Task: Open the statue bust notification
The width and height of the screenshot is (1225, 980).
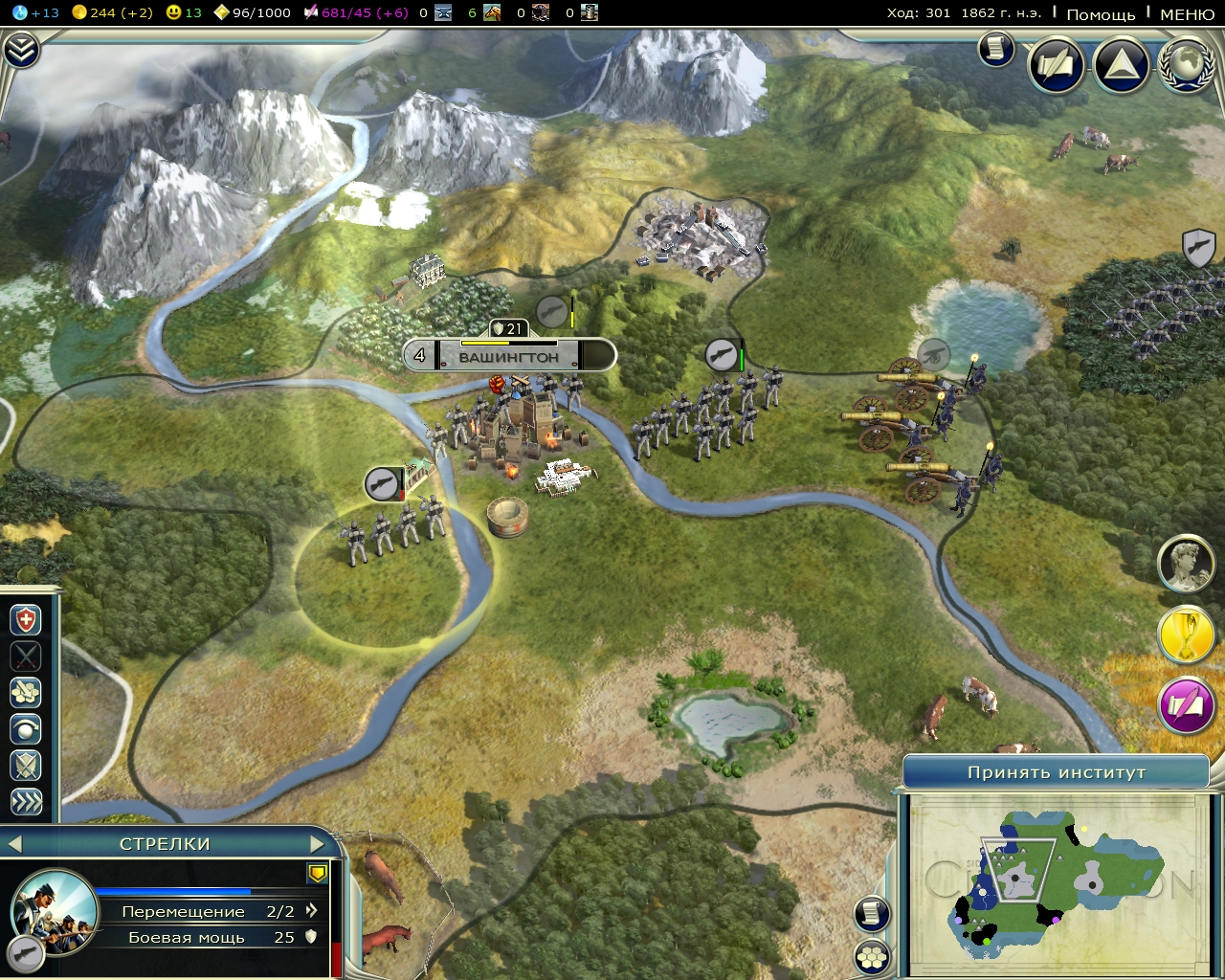Action: pos(1187,564)
